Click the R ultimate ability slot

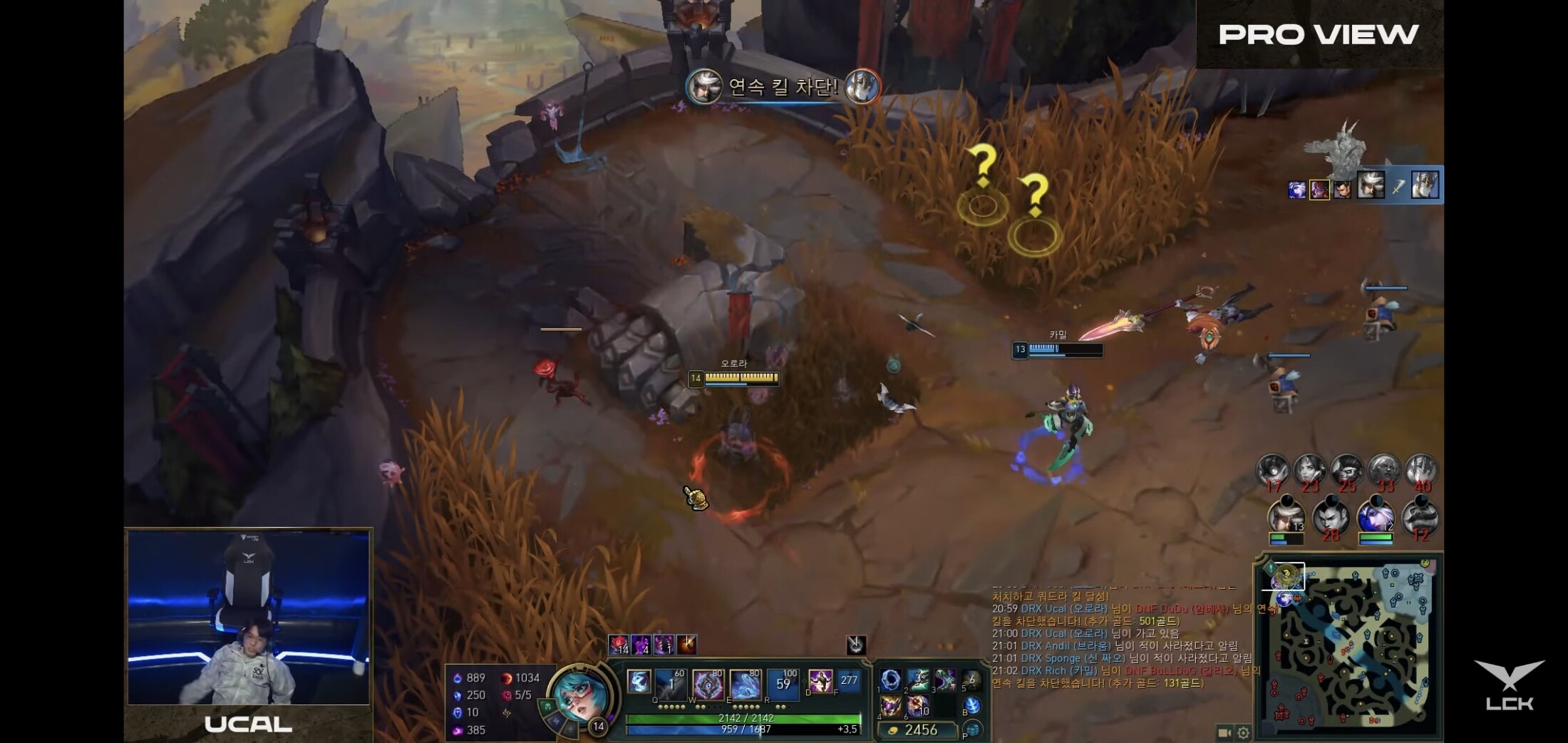(x=783, y=684)
